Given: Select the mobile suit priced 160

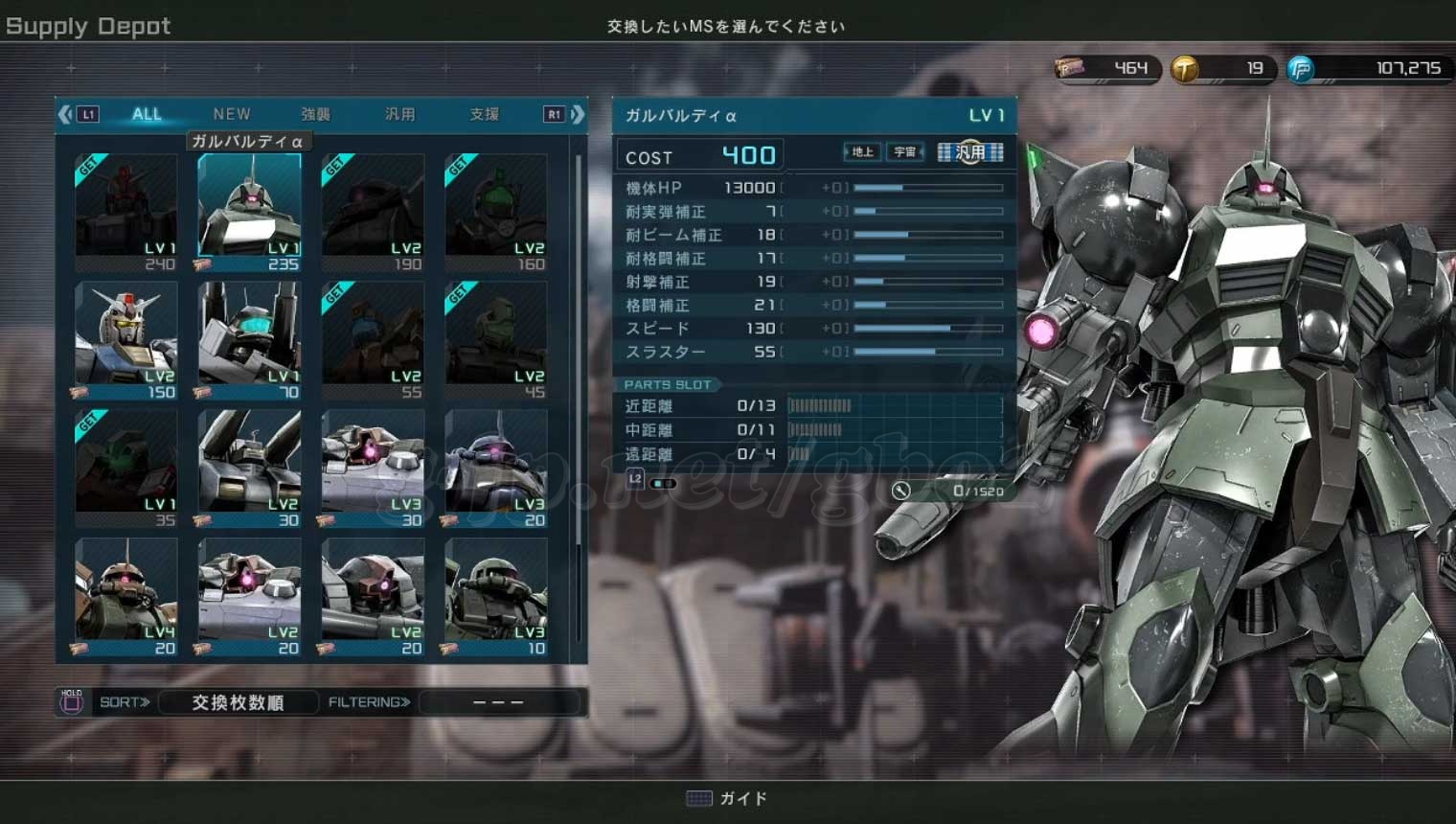Looking at the screenshot, I should (x=496, y=212).
